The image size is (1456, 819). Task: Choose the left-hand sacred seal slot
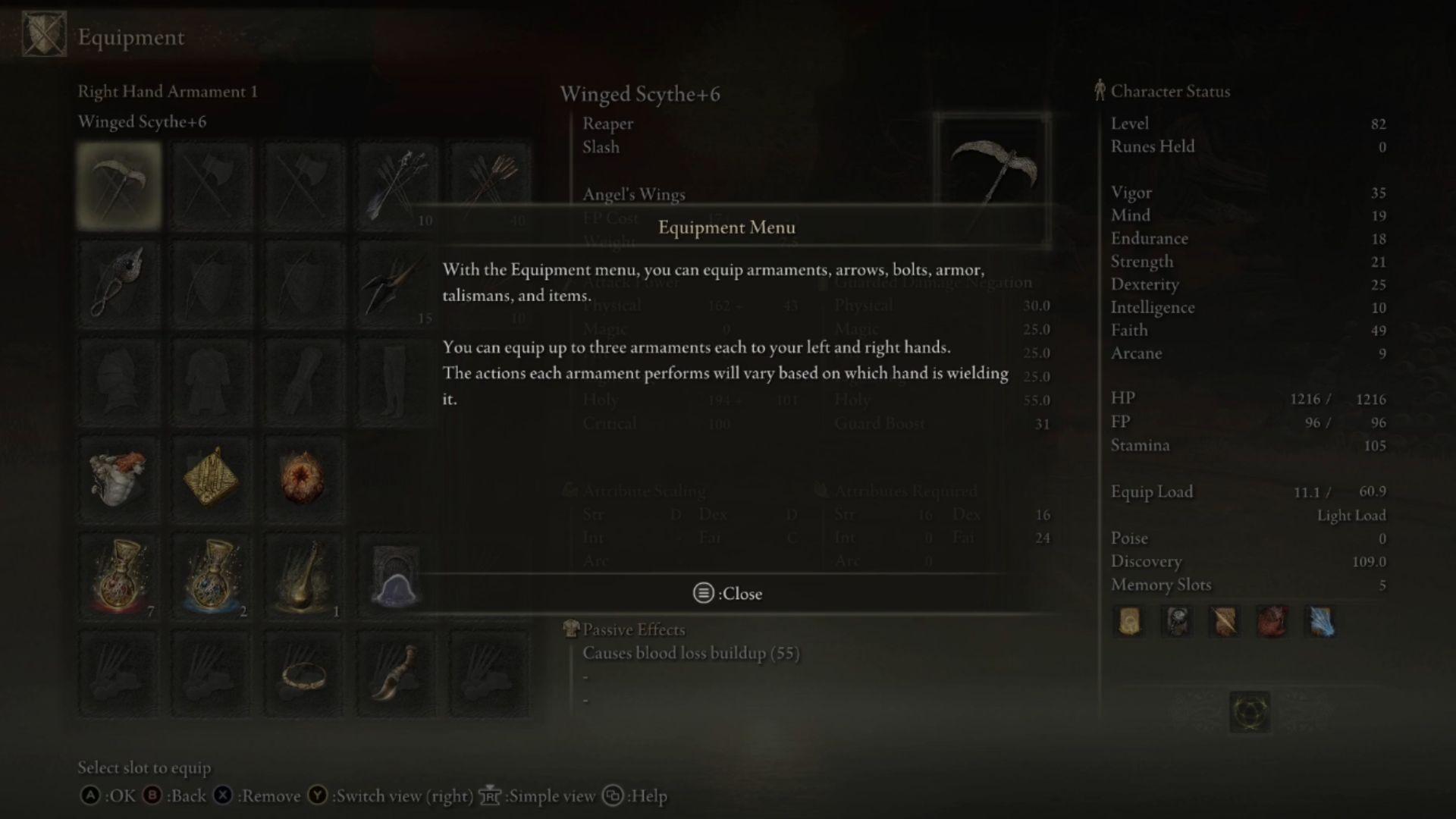pos(119,284)
